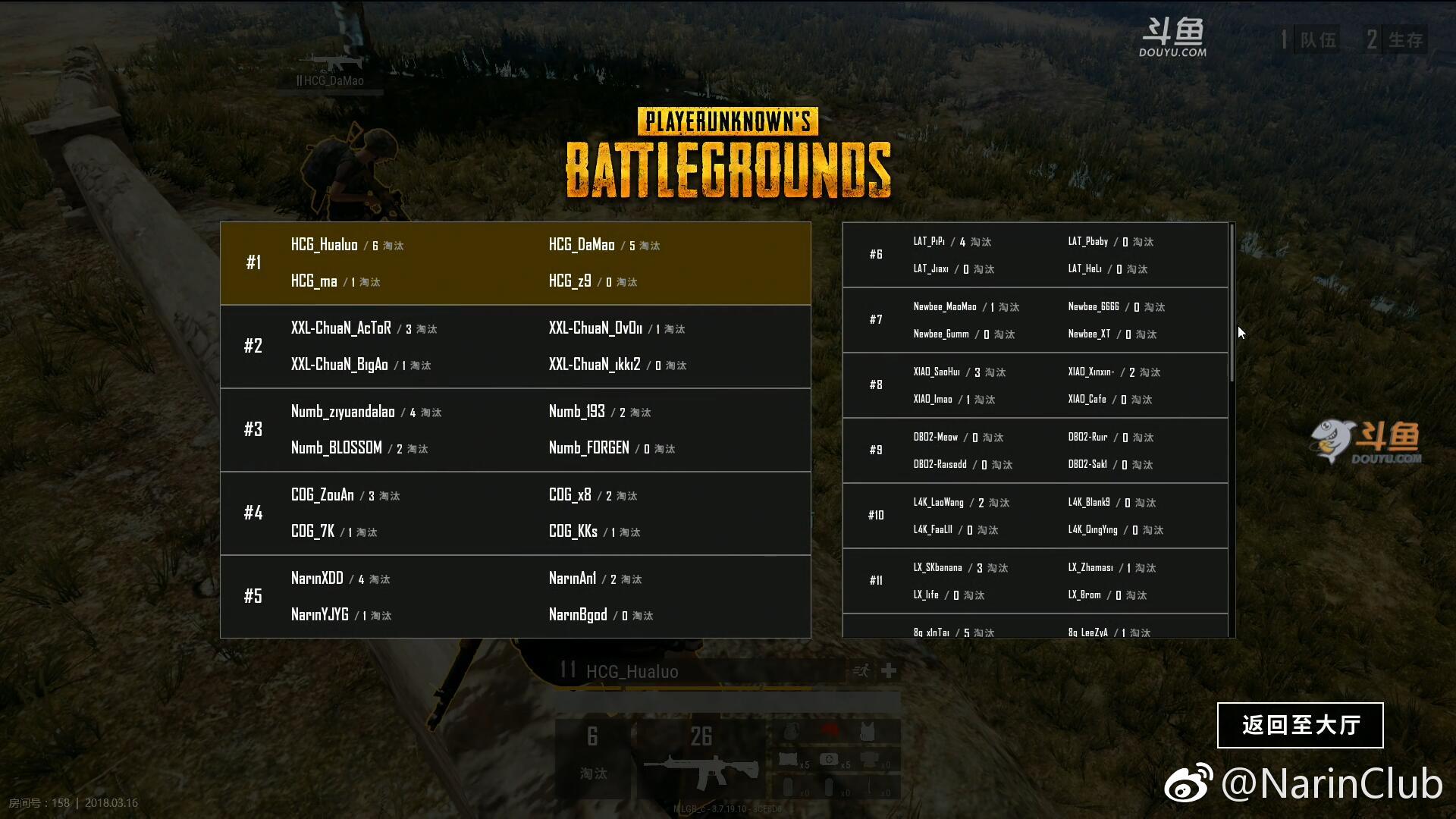Select the #5 Narin team row
The image size is (1456, 819).
(516, 597)
